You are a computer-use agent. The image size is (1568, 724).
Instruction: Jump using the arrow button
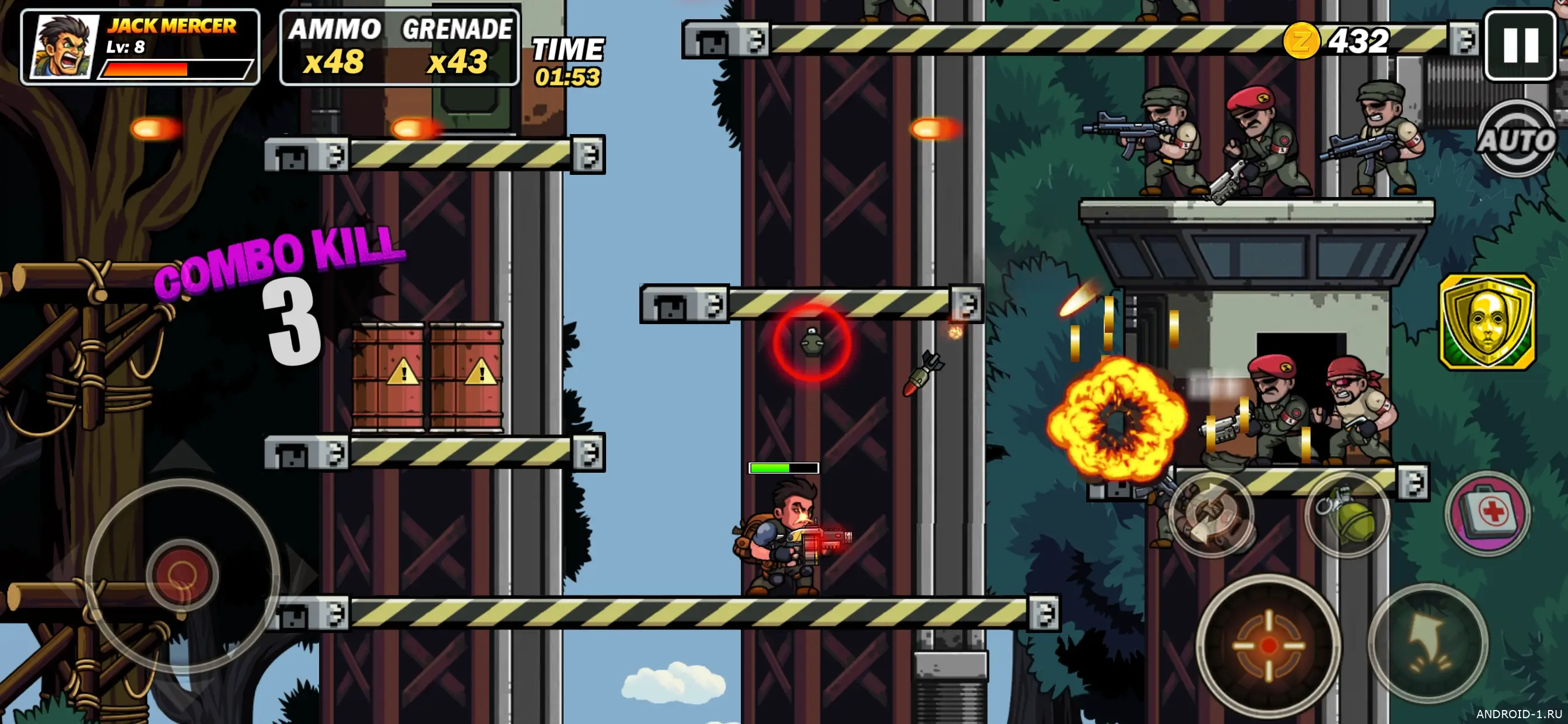[x=1428, y=642]
